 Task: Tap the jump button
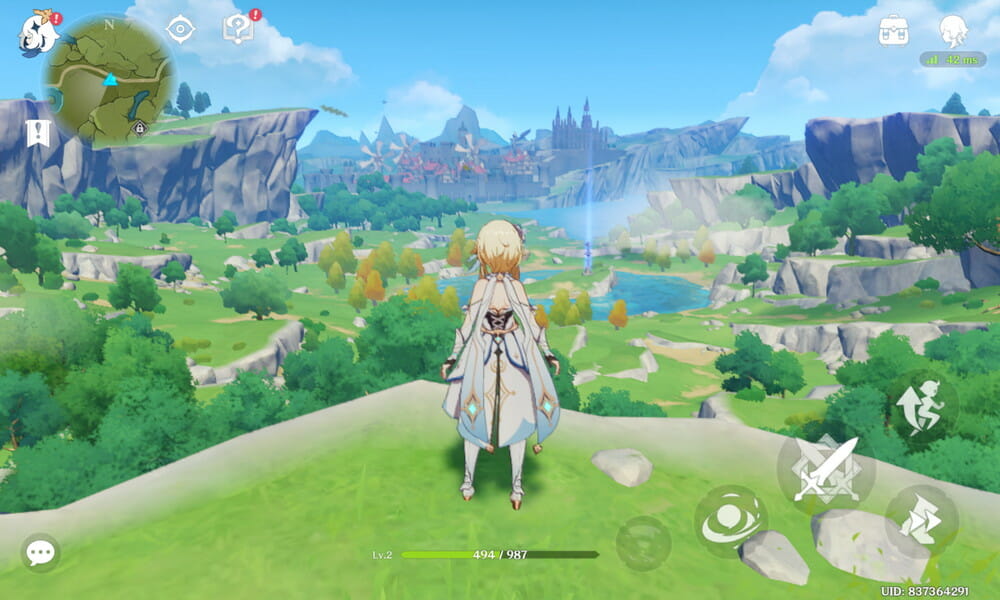tap(924, 406)
